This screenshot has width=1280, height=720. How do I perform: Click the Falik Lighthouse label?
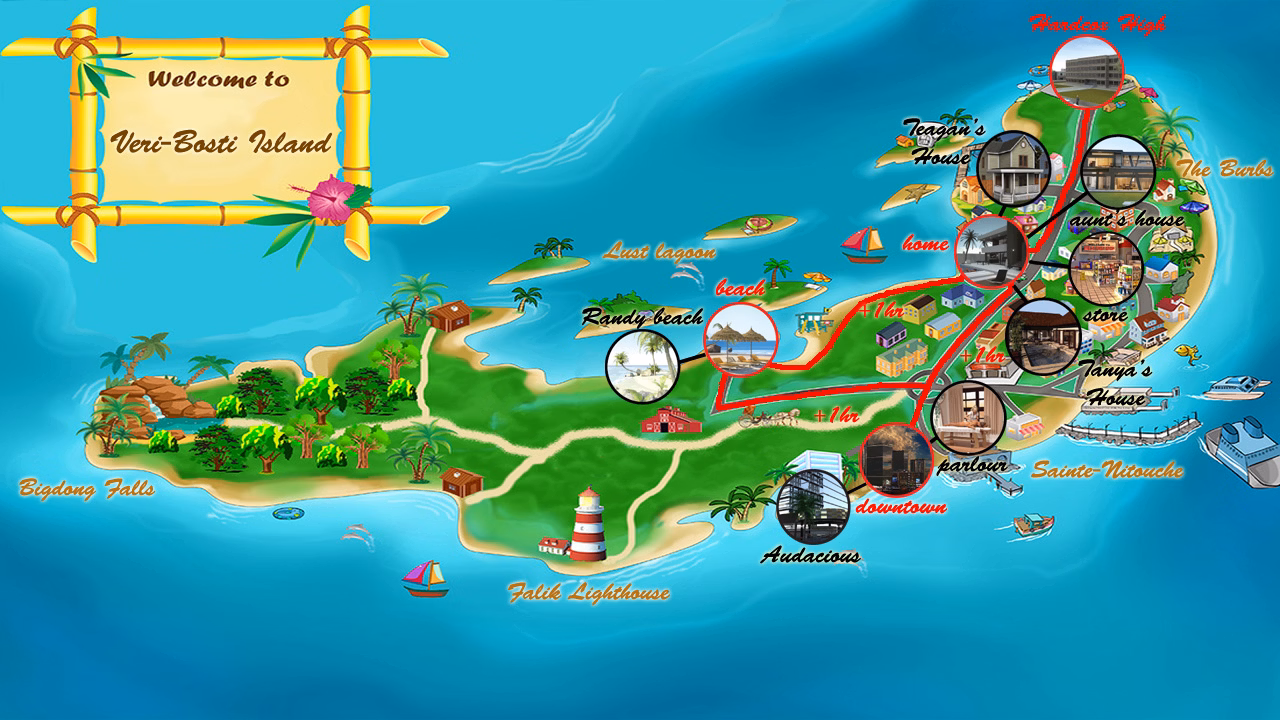(588, 593)
